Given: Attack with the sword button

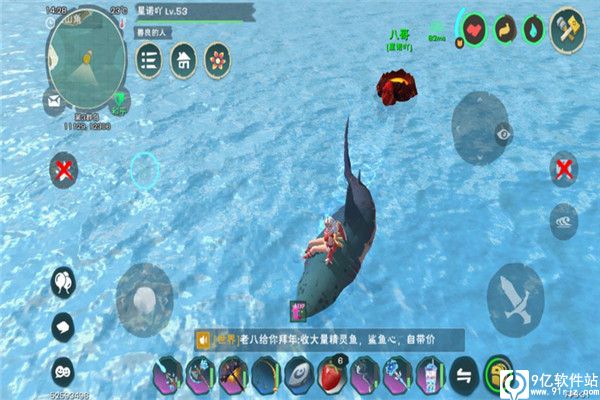Looking at the screenshot, I should coord(515,298).
